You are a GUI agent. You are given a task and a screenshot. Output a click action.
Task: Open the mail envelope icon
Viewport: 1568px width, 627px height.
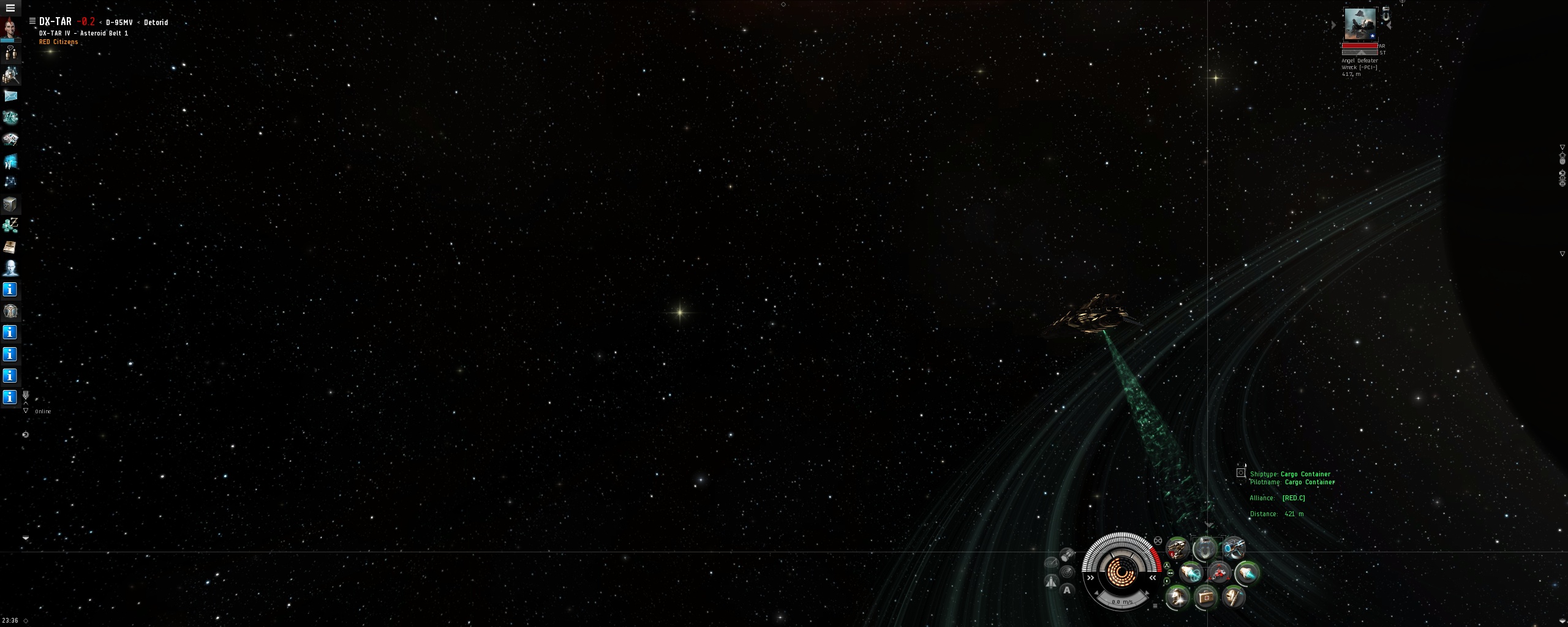tap(10, 96)
